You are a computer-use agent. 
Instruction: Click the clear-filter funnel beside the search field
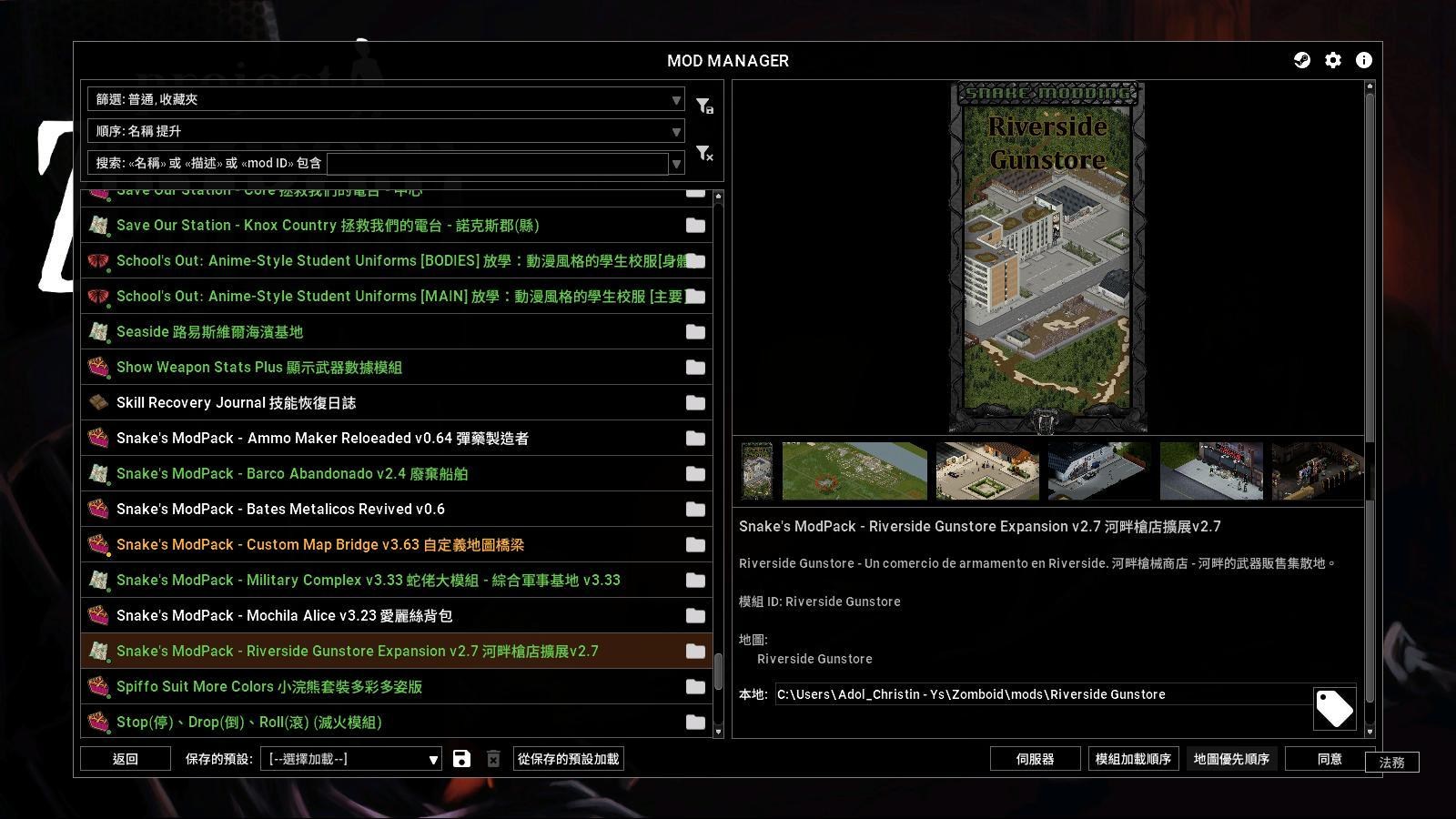pyautogui.click(x=703, y=153)
